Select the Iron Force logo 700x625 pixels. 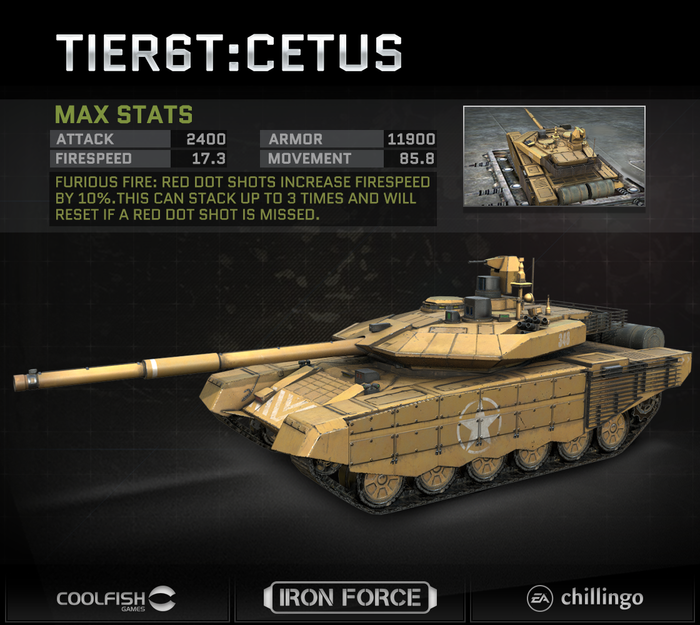350,598
